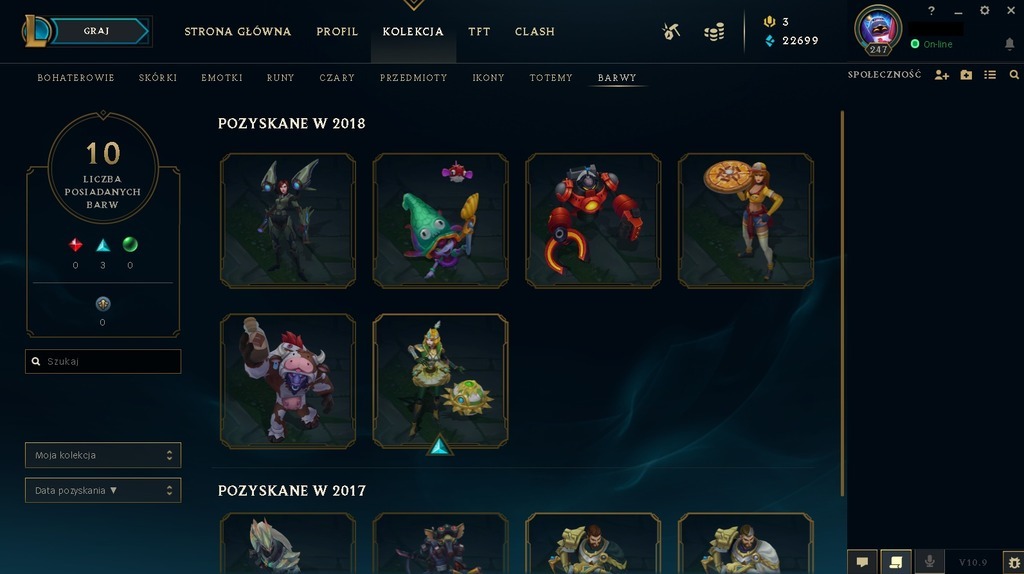This screenshot has width=1024, height=574.
Task: Select the CZARY tab
Action: click(337, 78)
